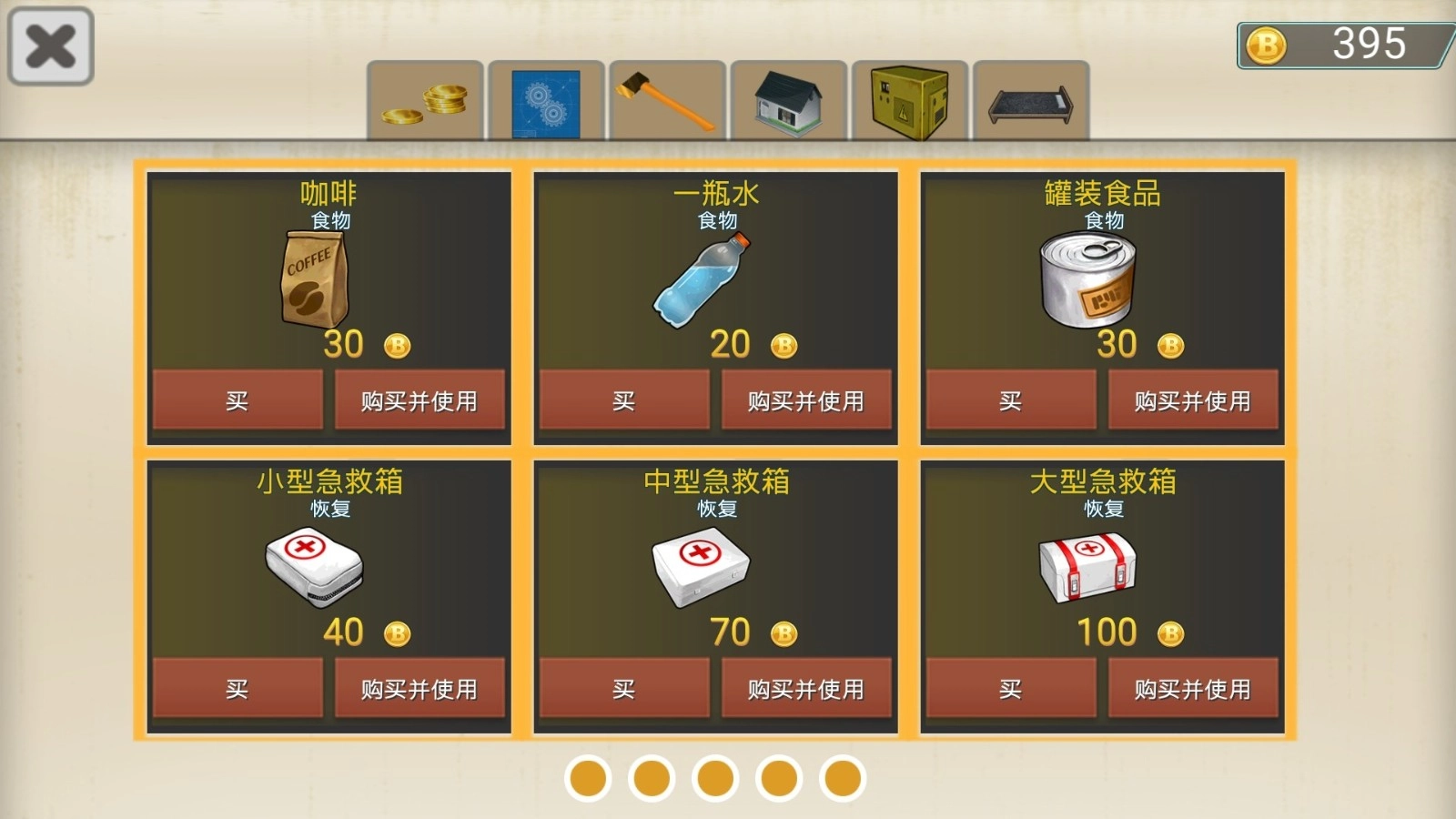The width and height of the screenshot is (1456, 819).
Task: Buy the coffee with 买 button
Action: pos(237,400)
